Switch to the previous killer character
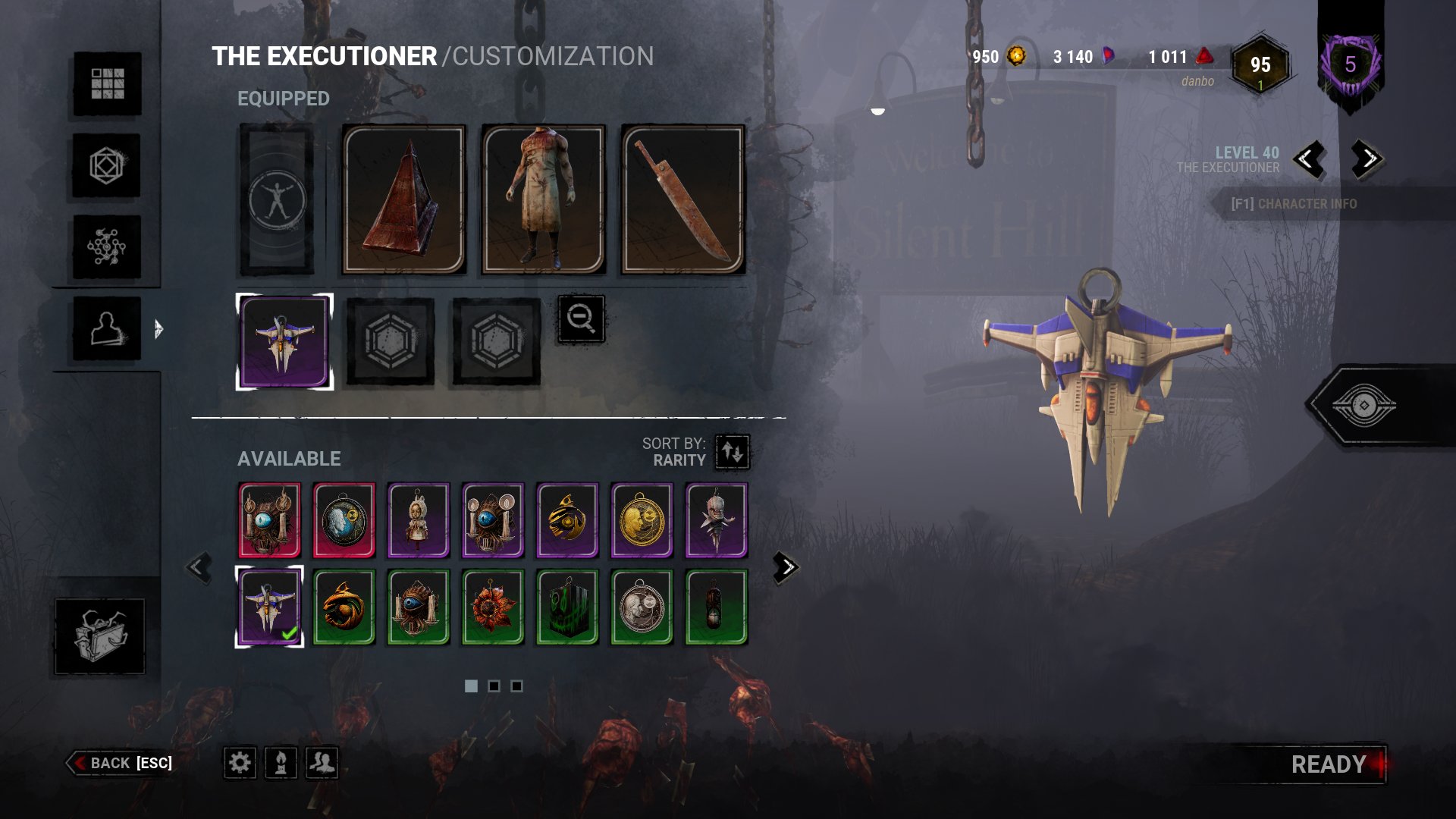Image resolution: width=1456 pixels, height=819 pixels. pos(1308,159)
